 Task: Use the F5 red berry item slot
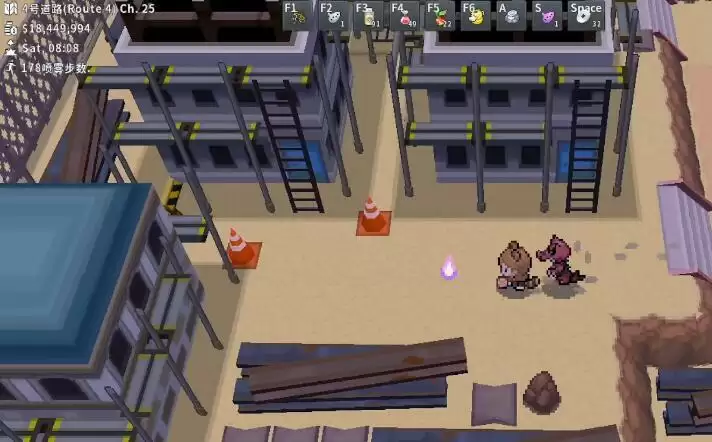click(x=440, y=15)
